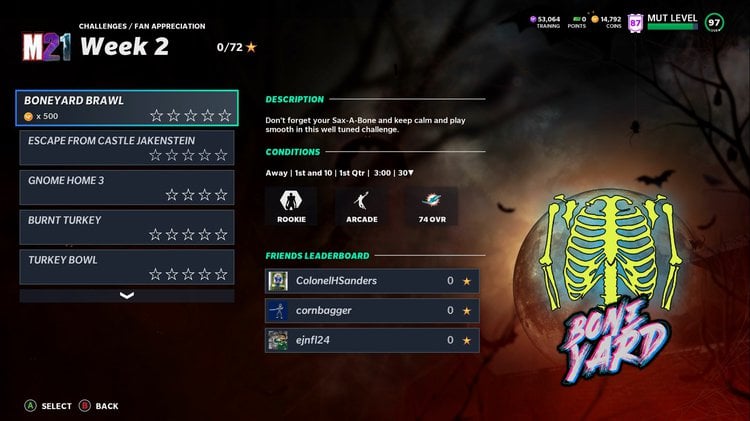Open ejnfl24's leaderboard entry
The width and height of the screenshot is (750, 421).
pyautogui.click(x=372, y=340)
